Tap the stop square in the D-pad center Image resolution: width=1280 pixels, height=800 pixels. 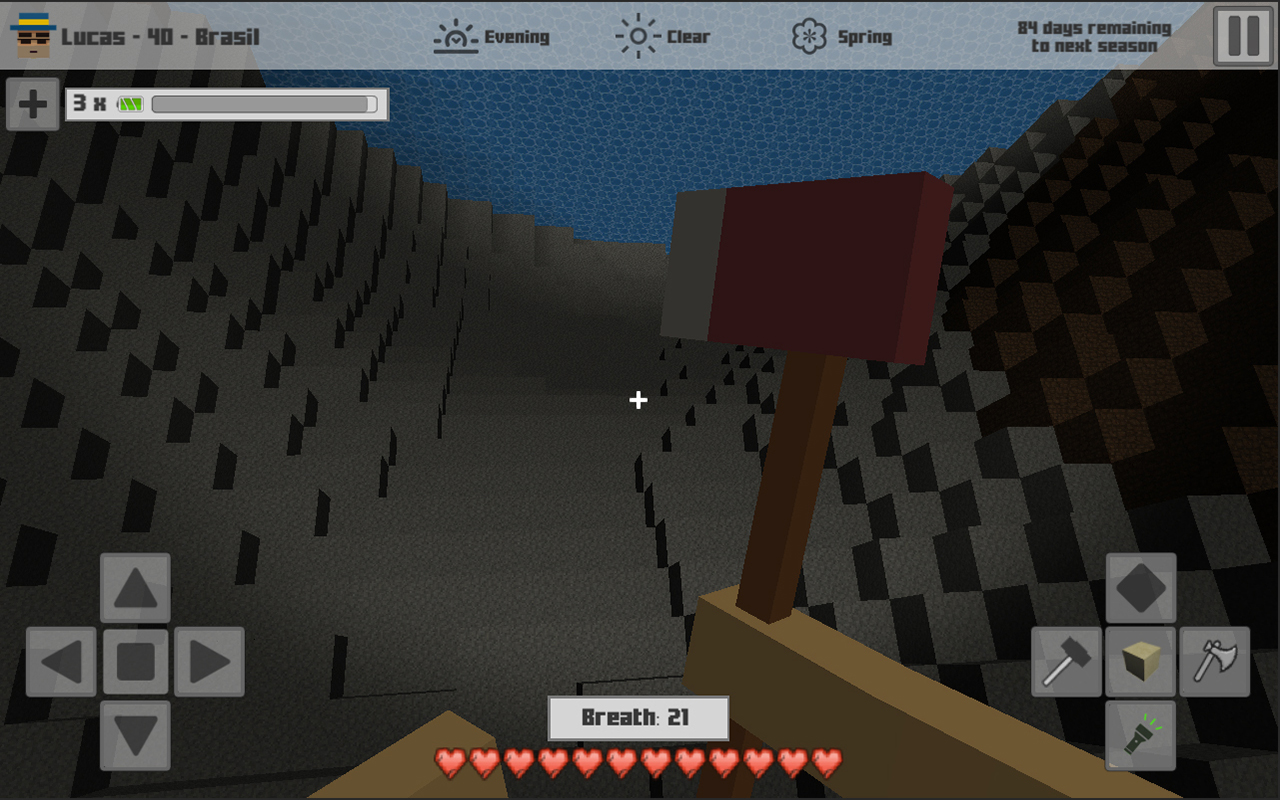135,663
